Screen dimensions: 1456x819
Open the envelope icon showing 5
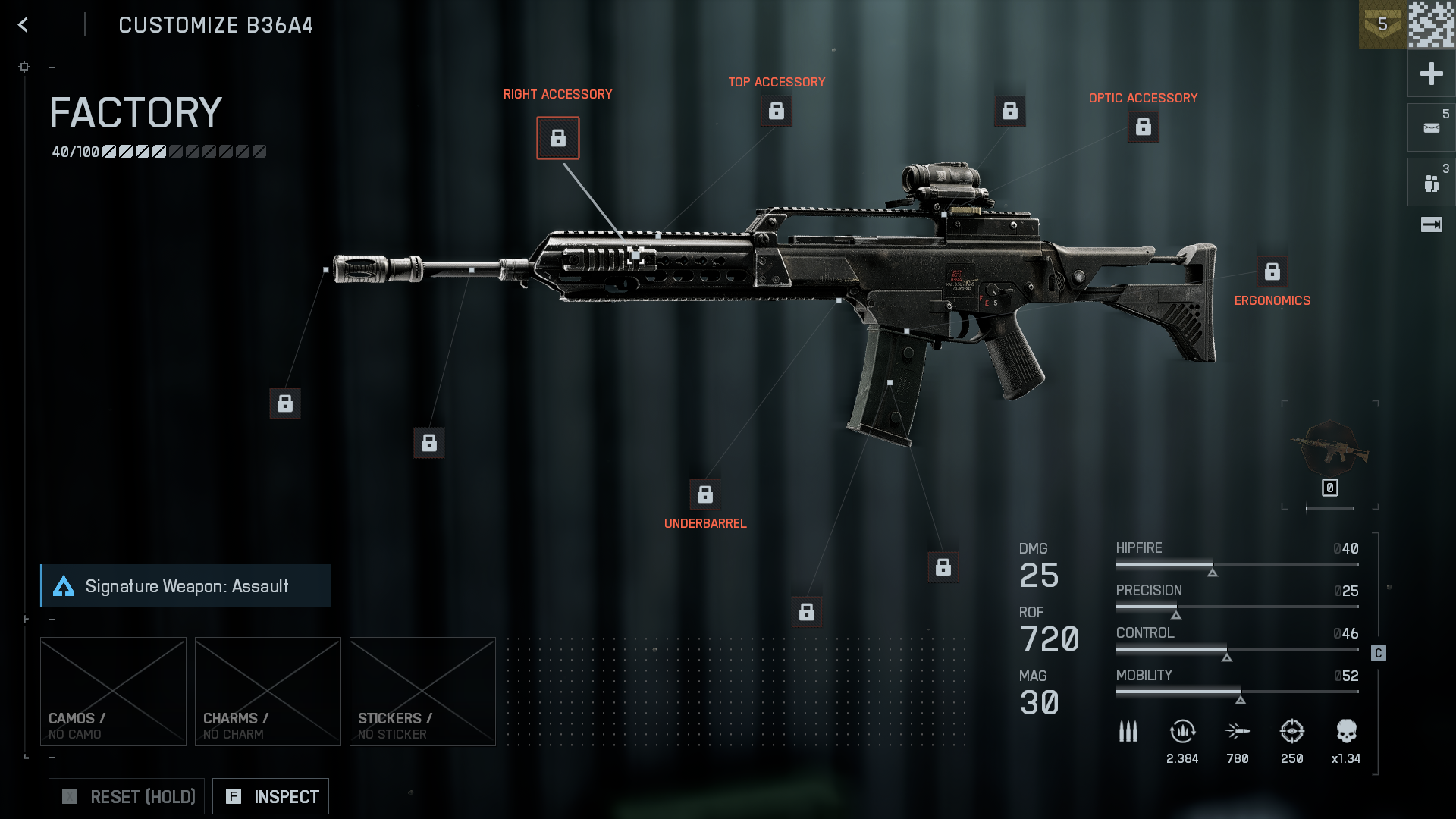(x=1431, y=127)
